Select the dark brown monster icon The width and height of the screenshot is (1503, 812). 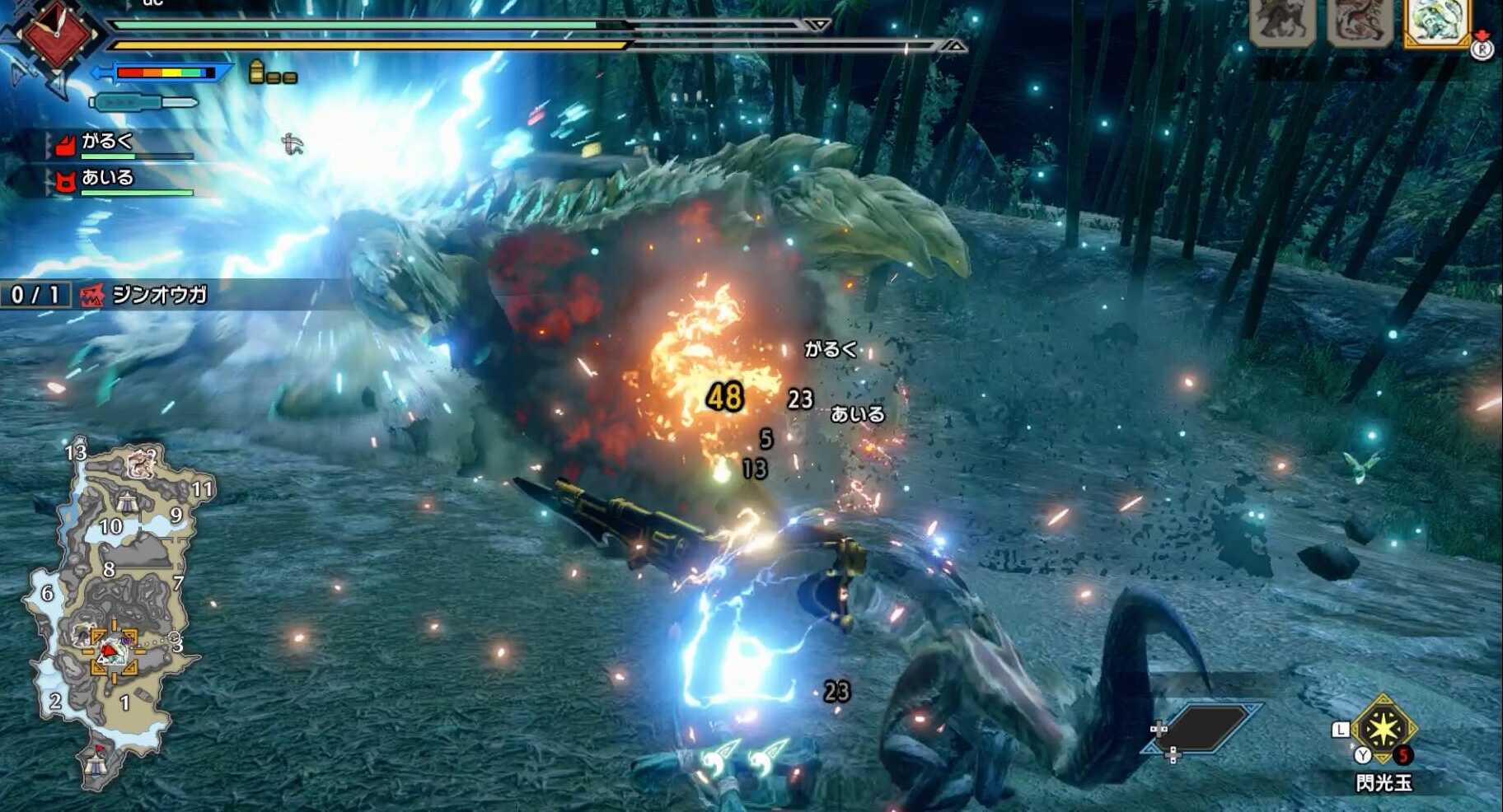tap(1282, 21)
